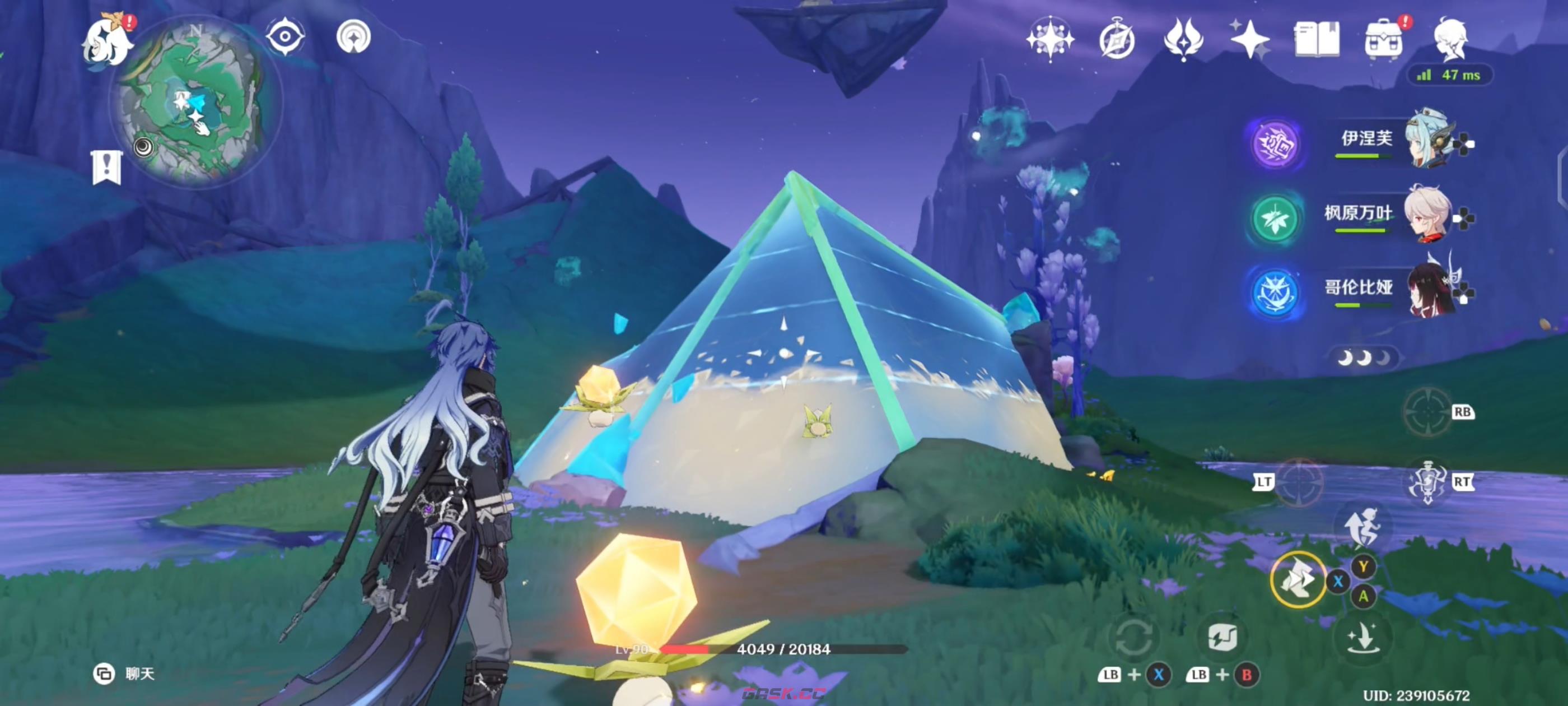Image resolution: width=1568 pixels, height=706 pixels.
Task: Tap the plunge jump-down arrow icon
Action: coord(1362,638)
